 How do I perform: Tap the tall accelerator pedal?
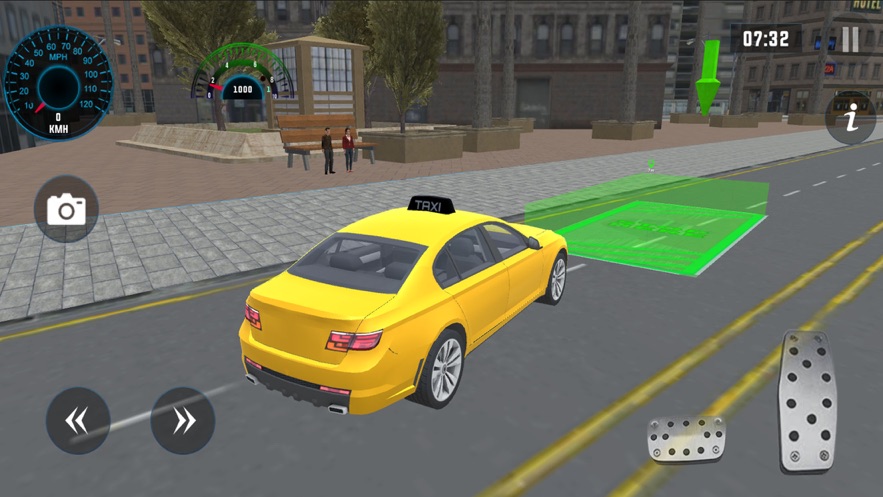[x=806, y=402]
